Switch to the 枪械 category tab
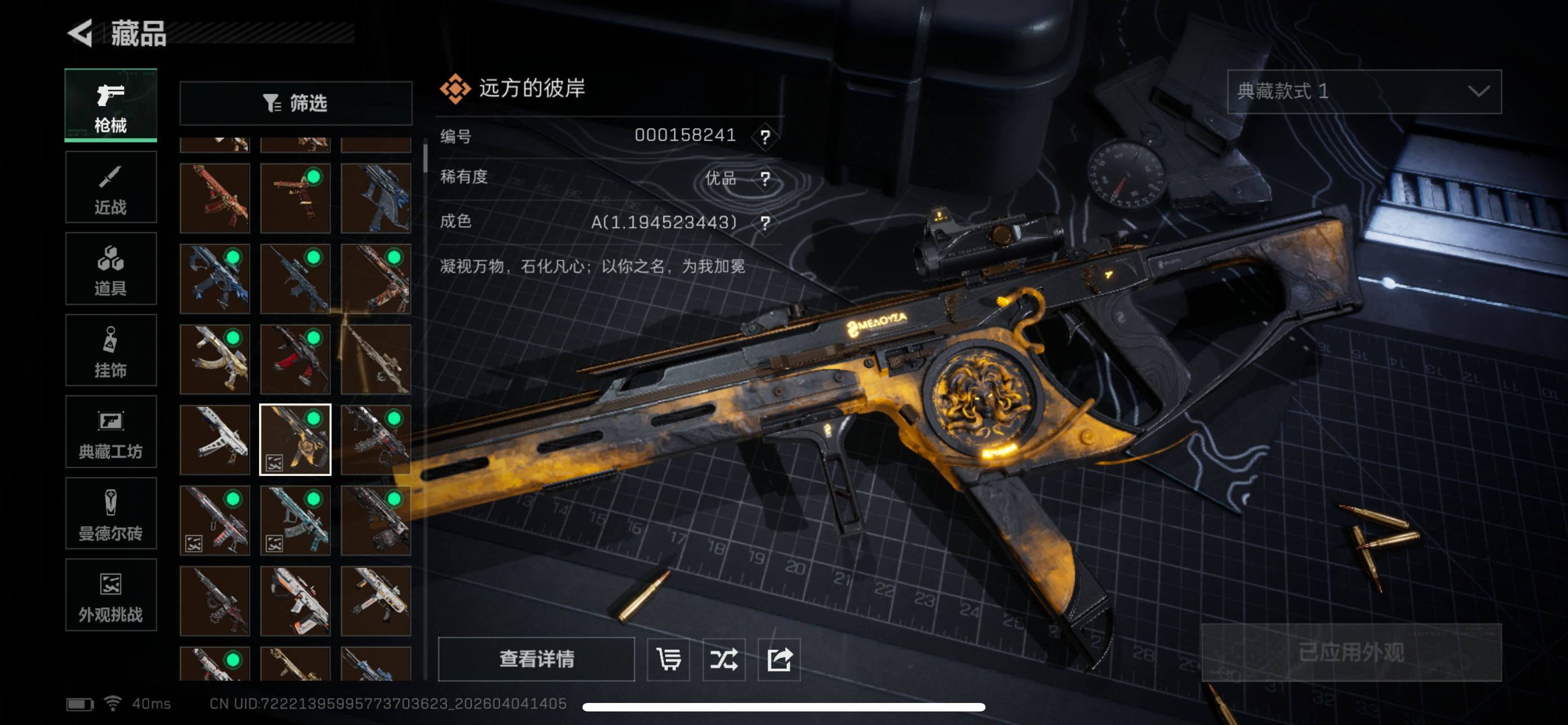 (x=111, y=106)
